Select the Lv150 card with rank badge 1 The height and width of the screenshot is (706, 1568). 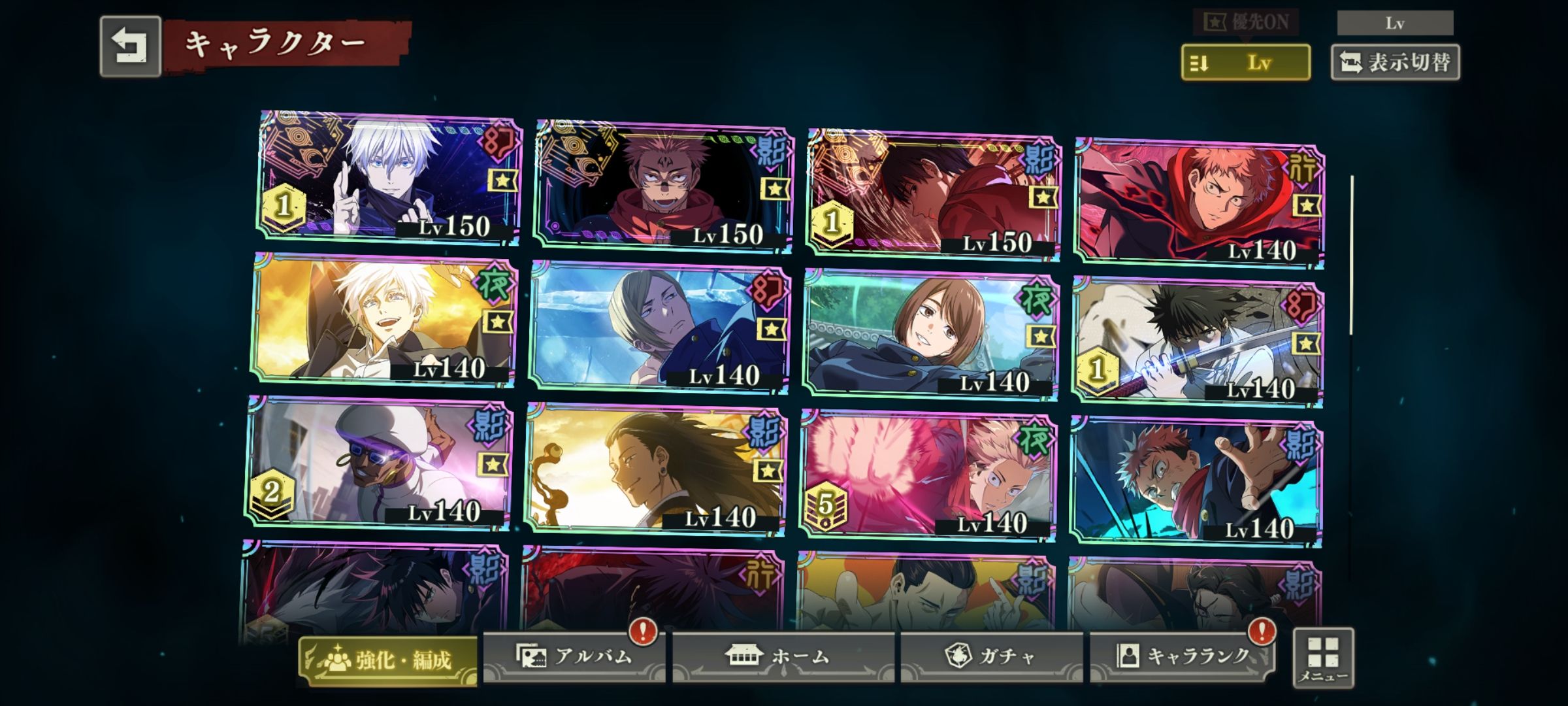pyautogui.click(x=933, y=194)
